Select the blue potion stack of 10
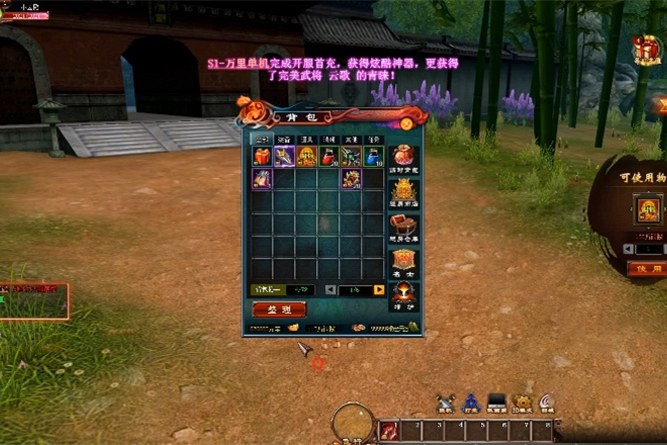667x445 pixels. point(373,156)
